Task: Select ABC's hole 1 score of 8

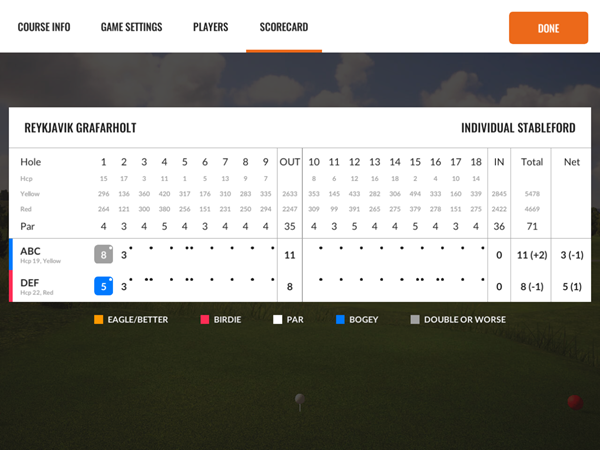Action: (x=103, y=255)
